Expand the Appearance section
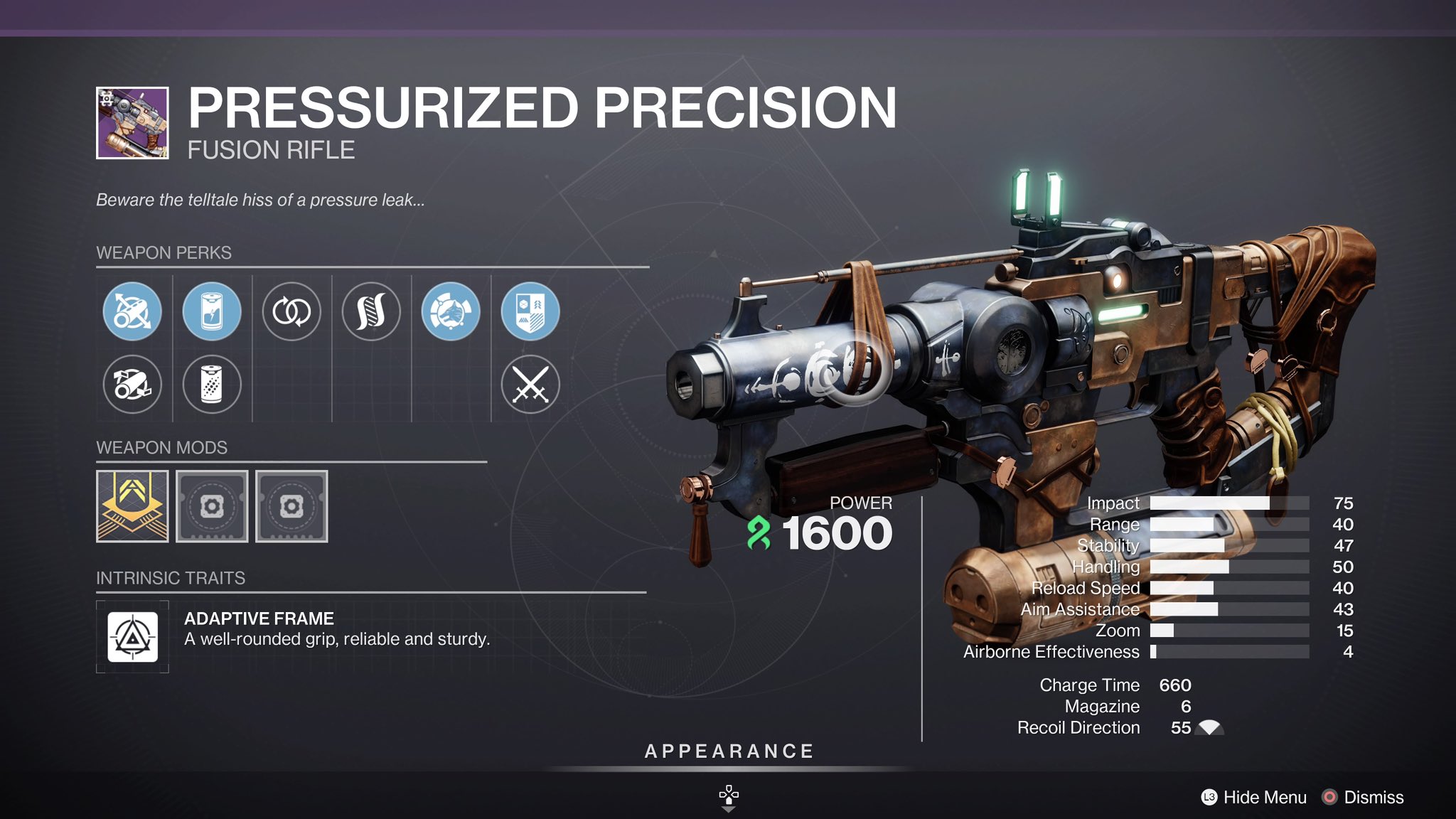Viewport: 1456px width, 819px height. point(727,751)
